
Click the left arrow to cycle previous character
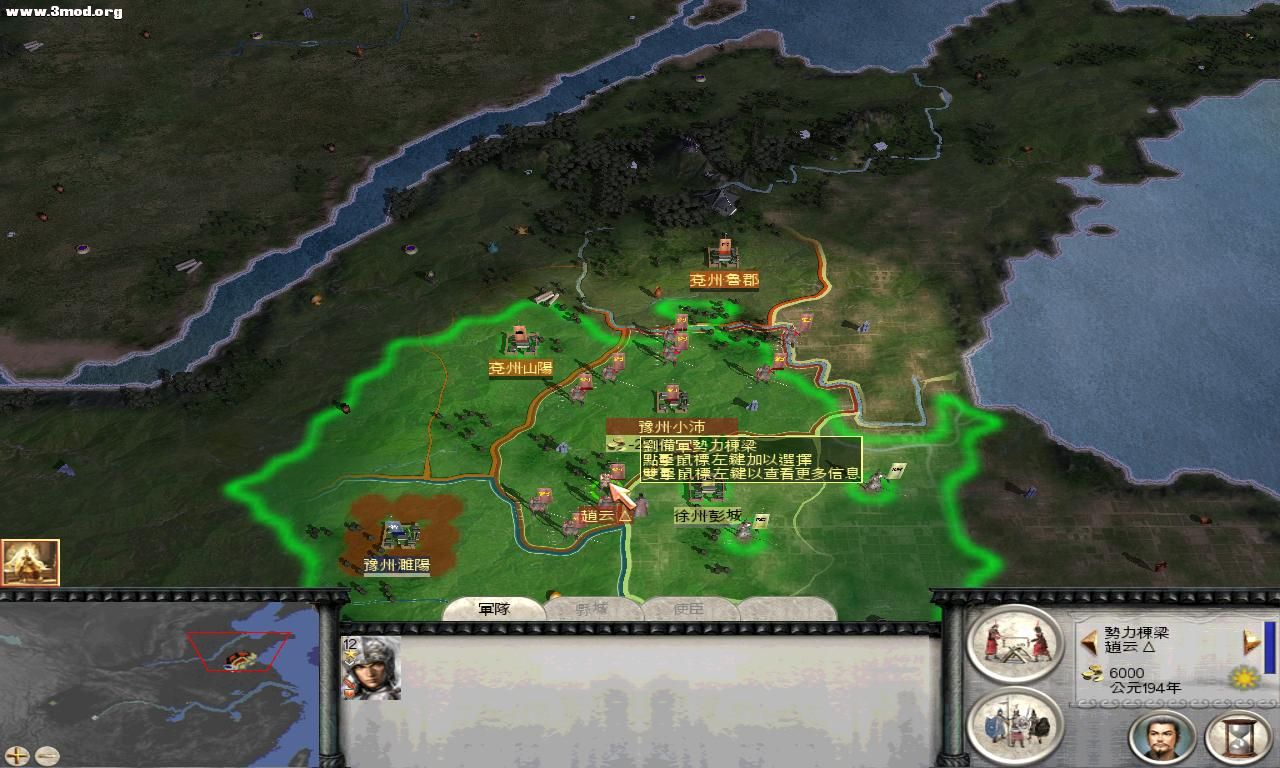(1090, 640)
